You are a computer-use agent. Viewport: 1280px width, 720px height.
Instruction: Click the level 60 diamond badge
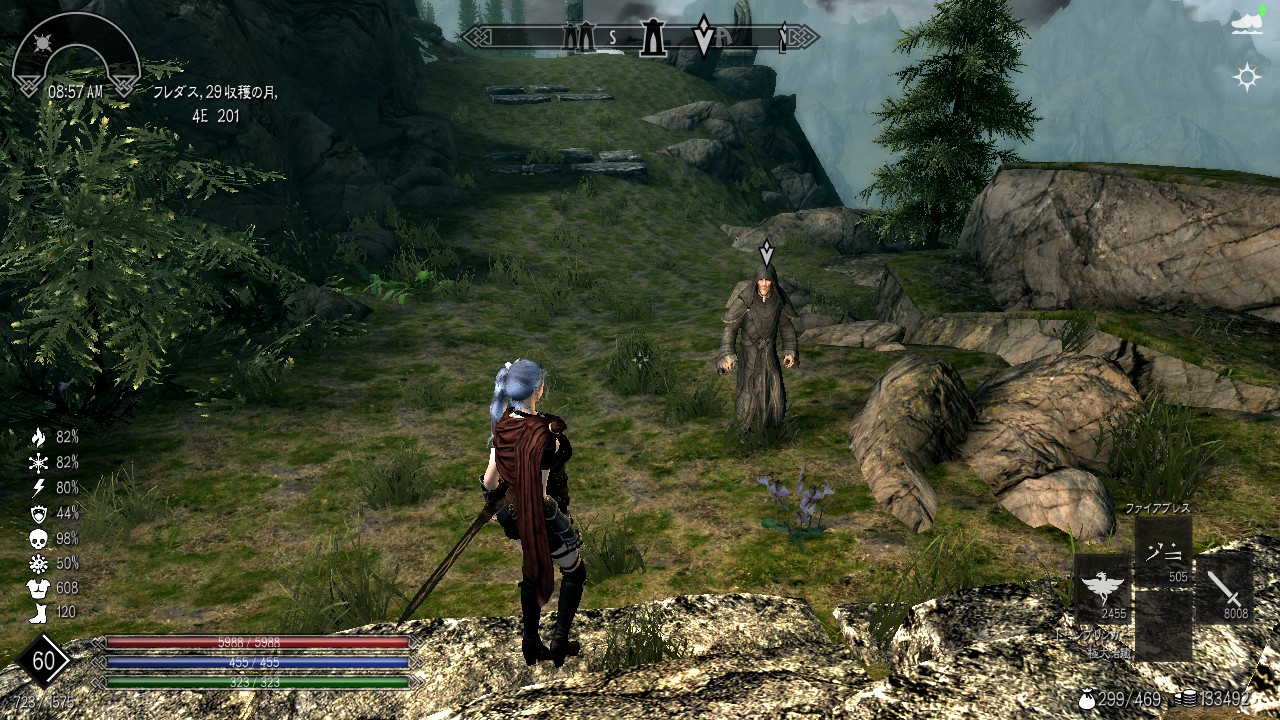click(x=43, y=661)
